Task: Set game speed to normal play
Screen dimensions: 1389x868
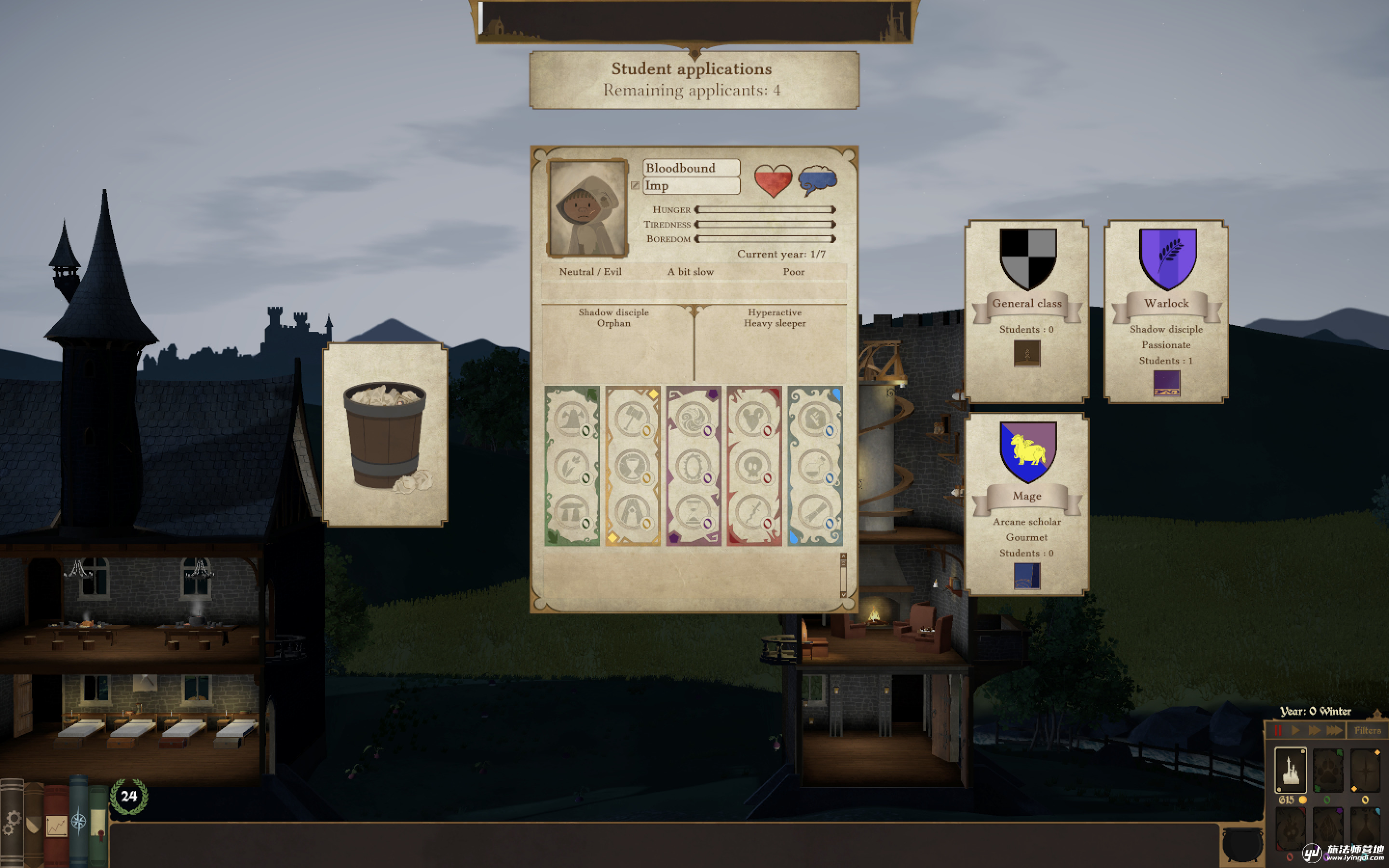Action: [x=1295, y=730]
